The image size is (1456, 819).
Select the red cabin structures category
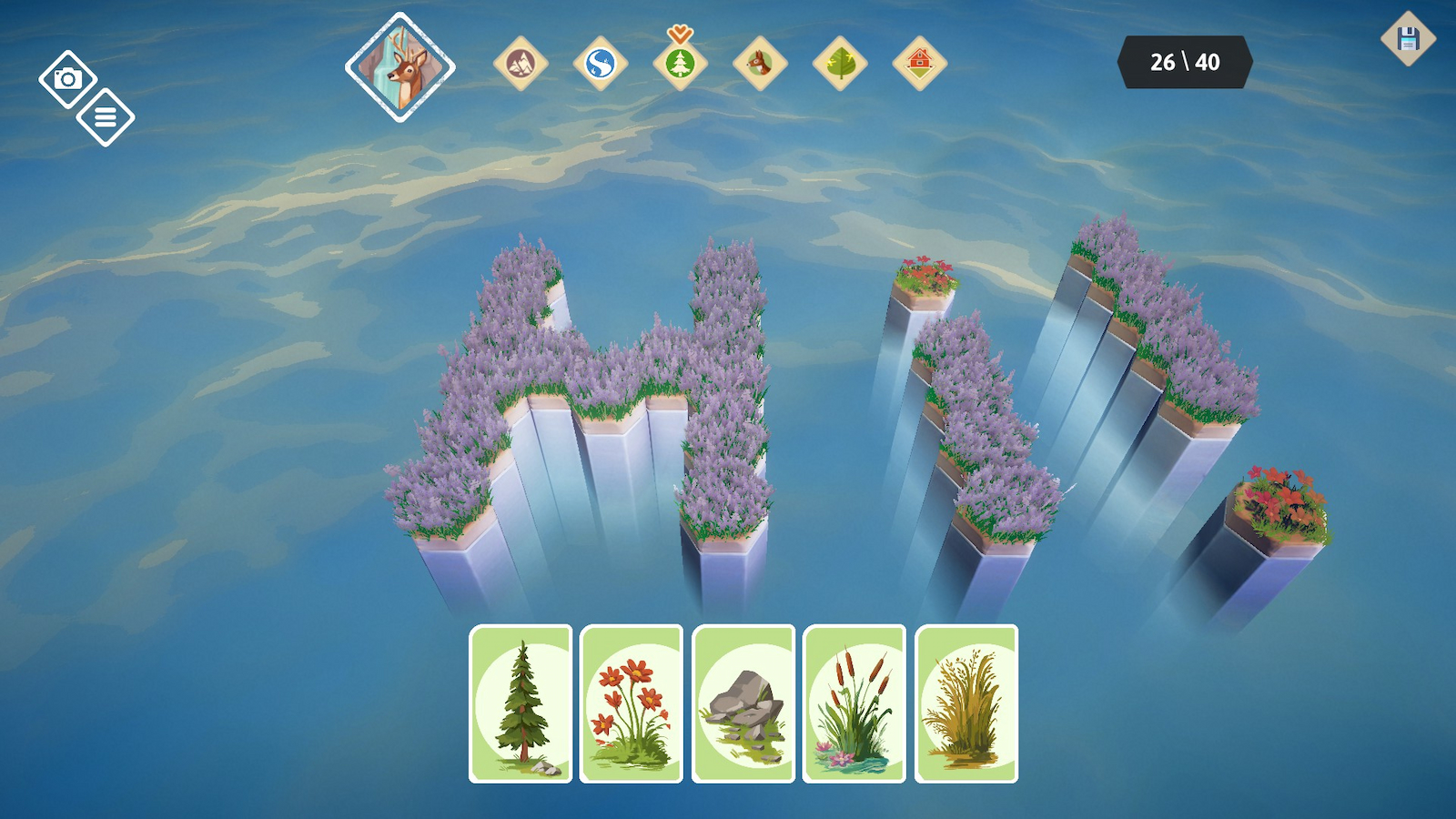click(922, 64)
